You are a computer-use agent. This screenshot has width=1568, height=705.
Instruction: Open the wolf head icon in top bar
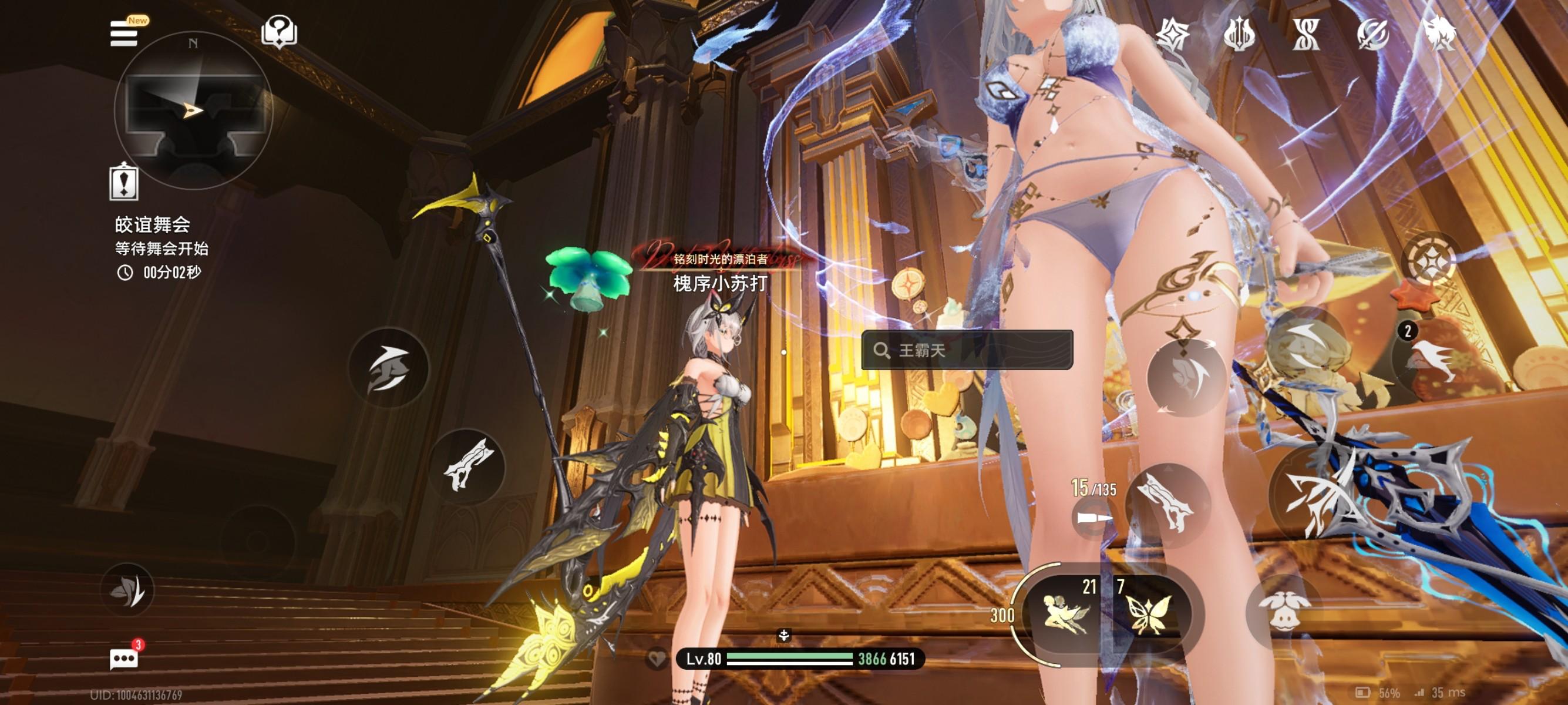pyautogui.click(x=1439, y=33)
